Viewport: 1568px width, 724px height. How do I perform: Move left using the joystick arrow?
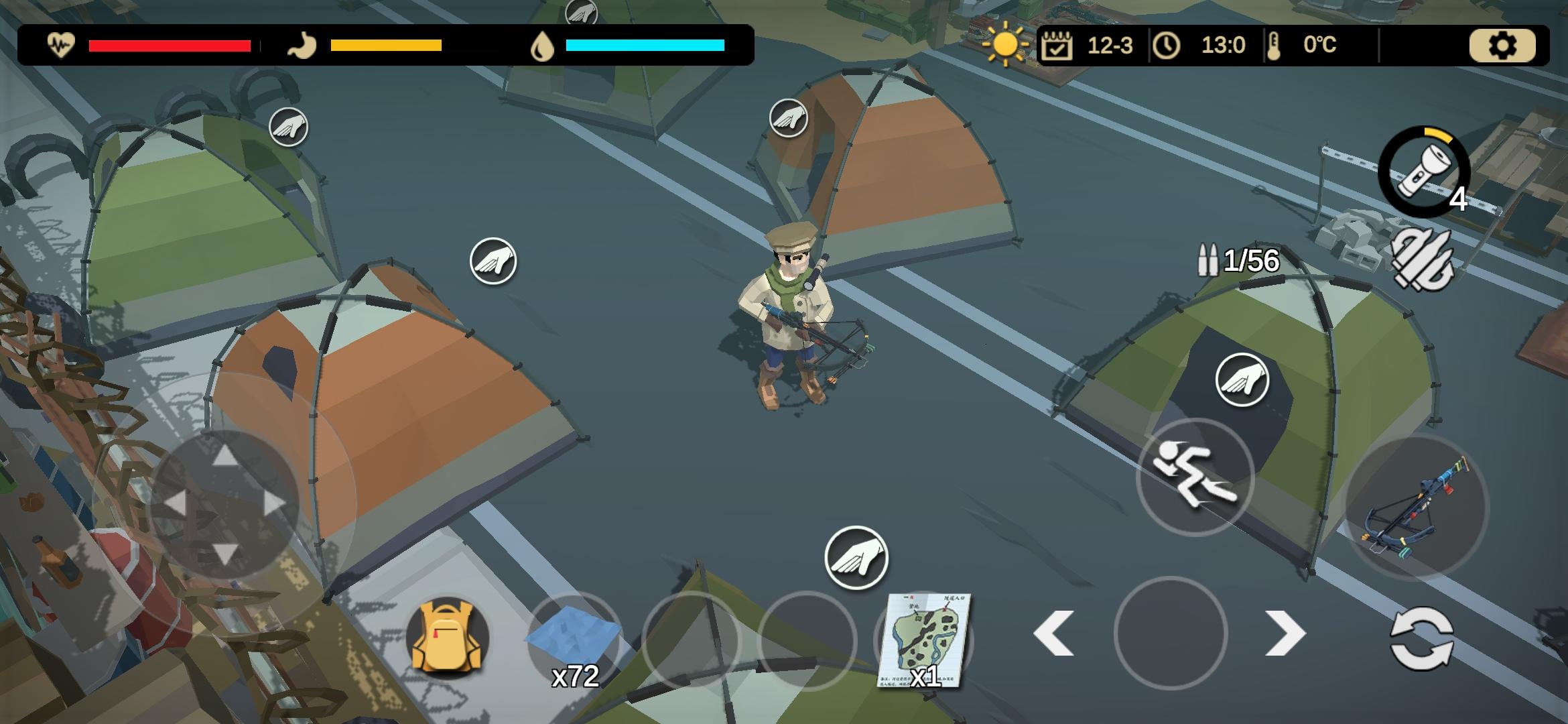click(176, 503)
